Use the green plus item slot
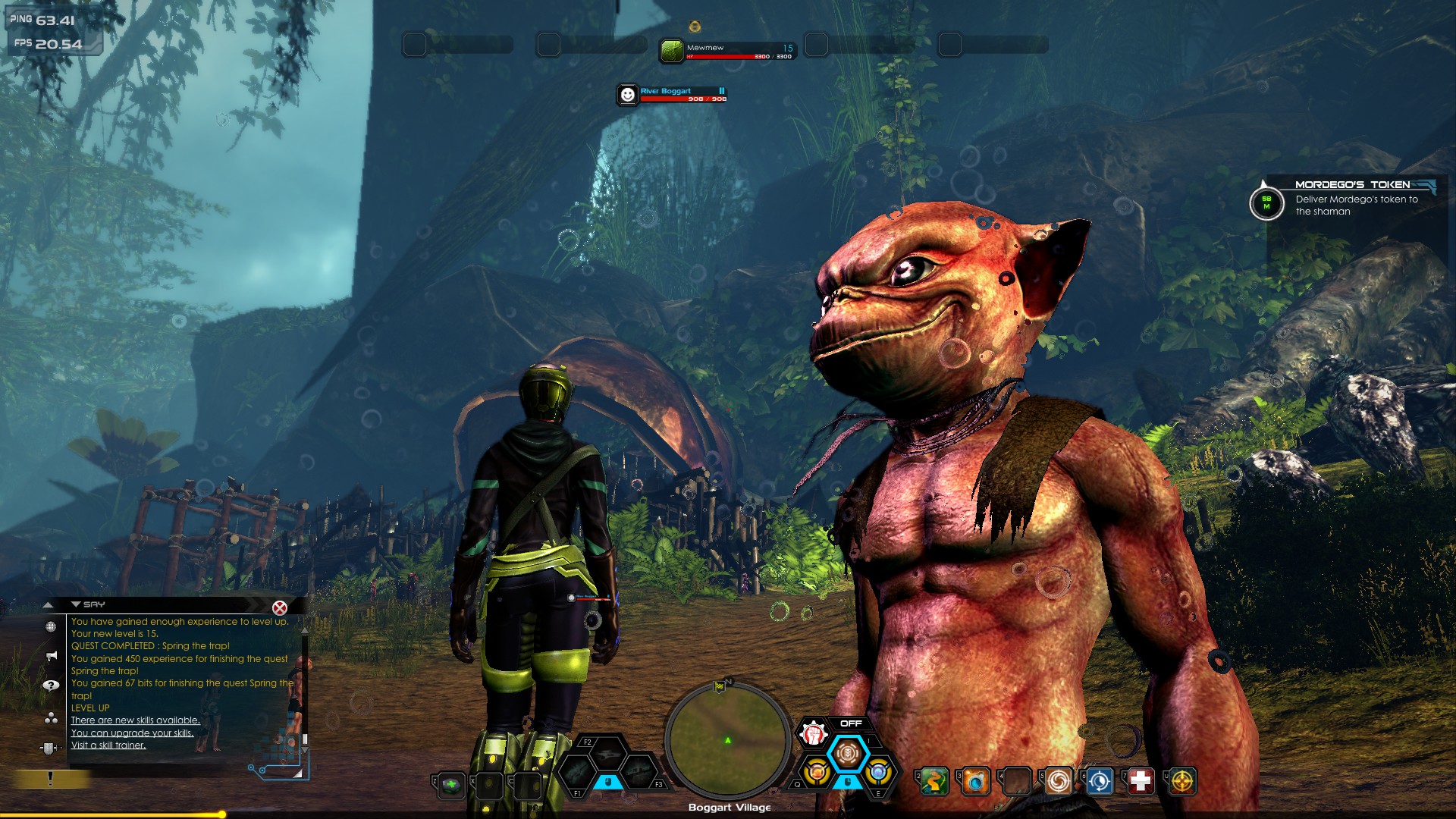Screen dimensions: 1456x819 coord(451,785)
